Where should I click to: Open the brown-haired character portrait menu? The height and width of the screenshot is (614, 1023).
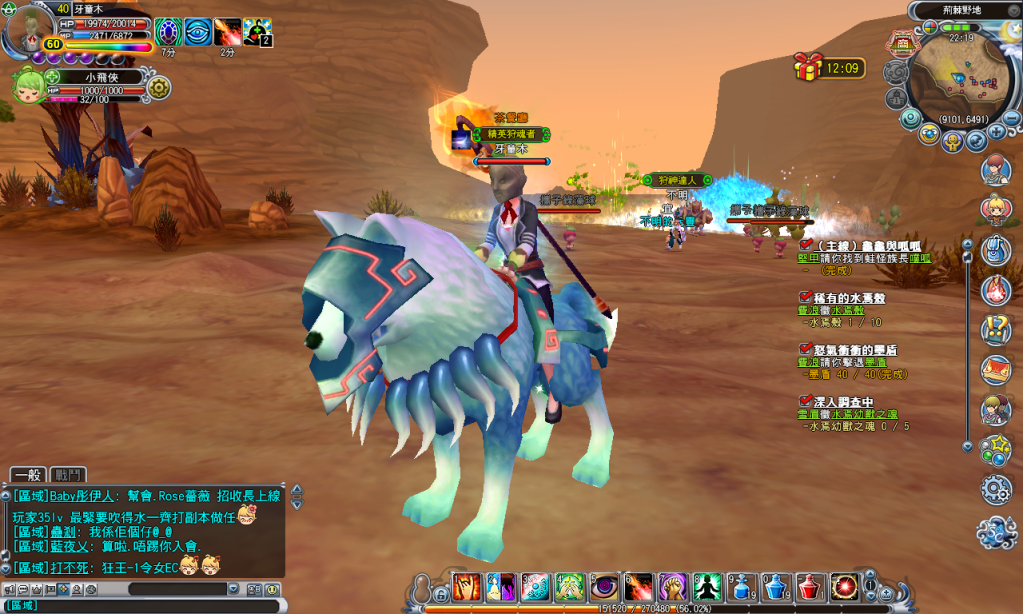click(x=995, y=170)
